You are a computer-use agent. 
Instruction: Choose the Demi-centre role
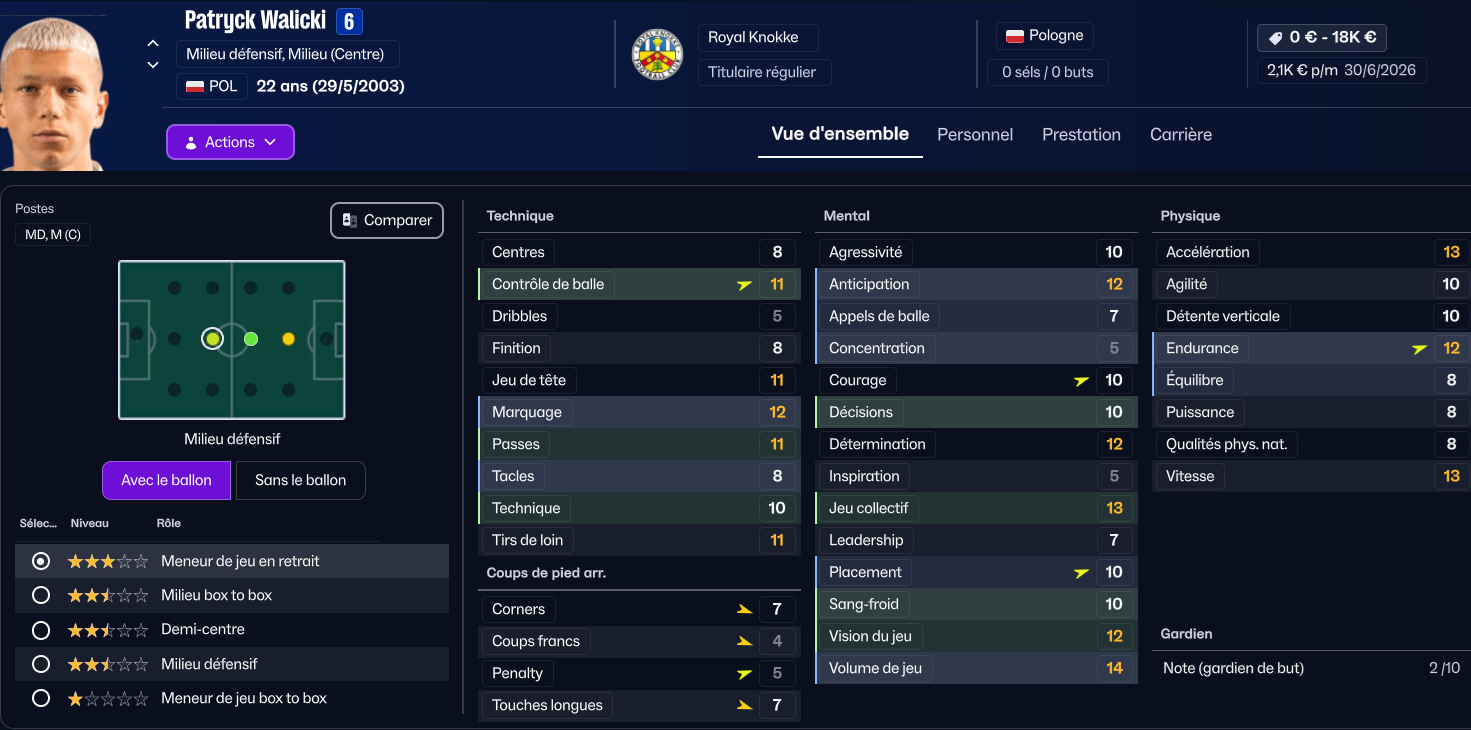(x=41, y=630)
